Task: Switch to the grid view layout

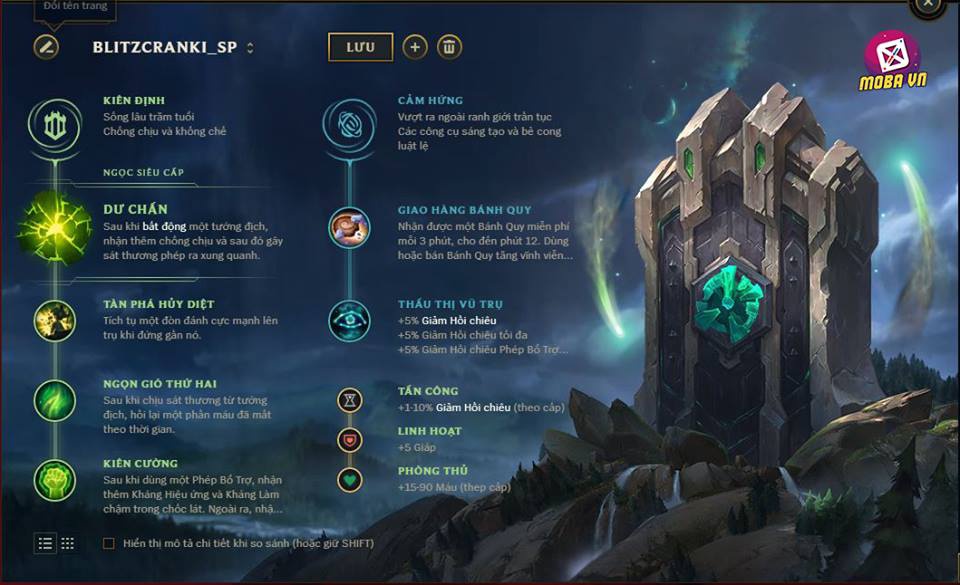Action: click(x=67, y=543)
